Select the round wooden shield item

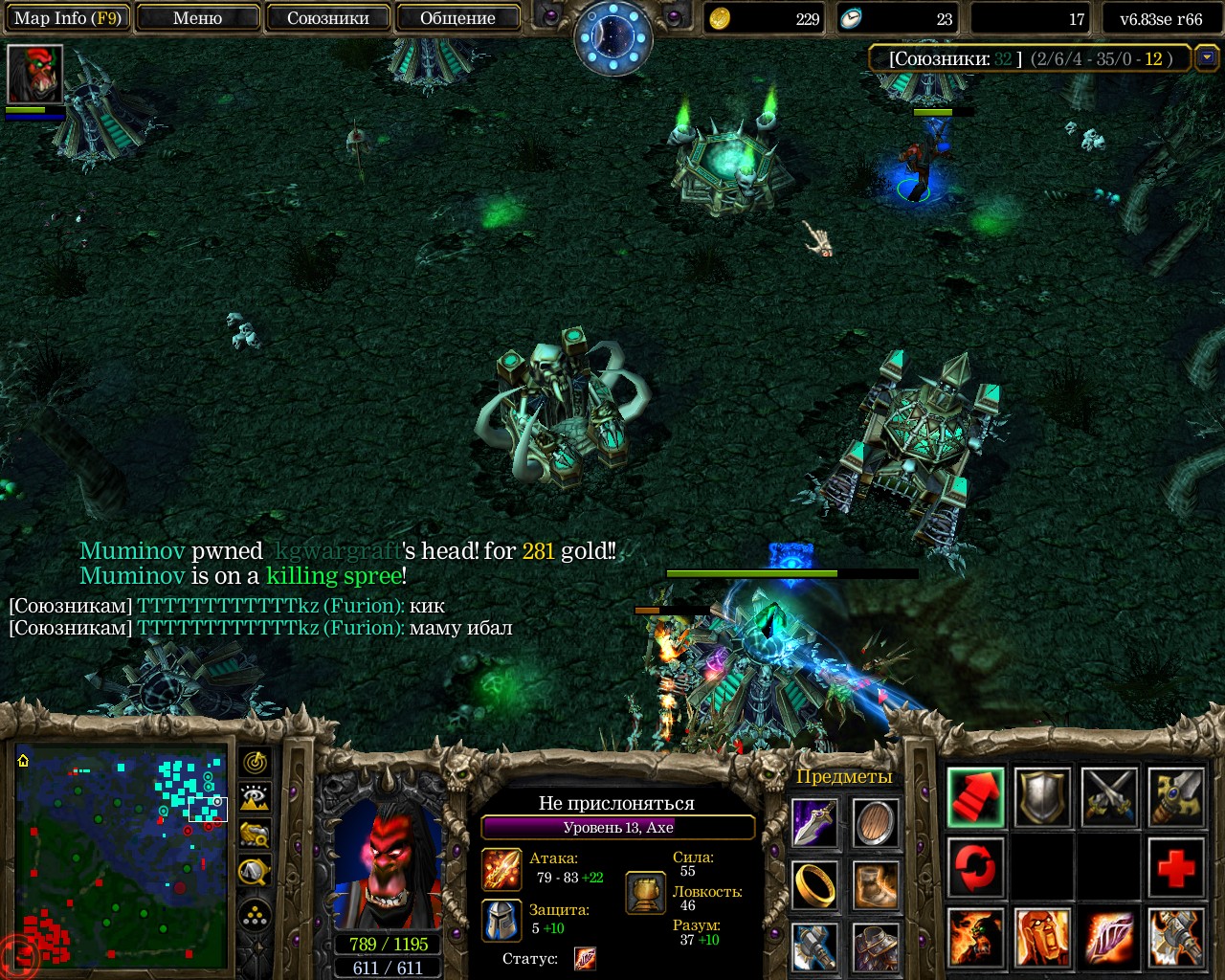pyautogui.click(x=875, y=824)
